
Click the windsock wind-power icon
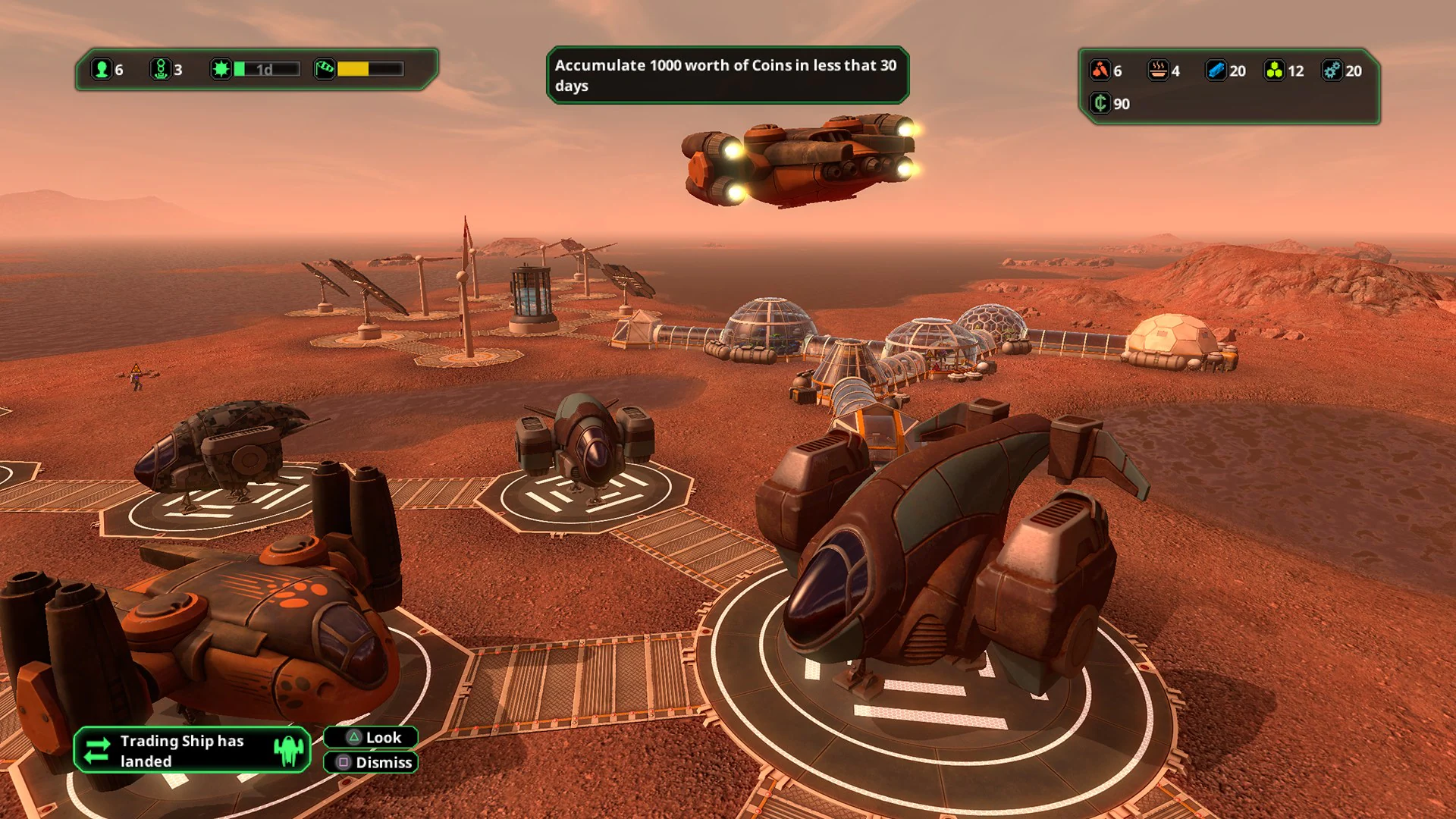pos(326,69)
